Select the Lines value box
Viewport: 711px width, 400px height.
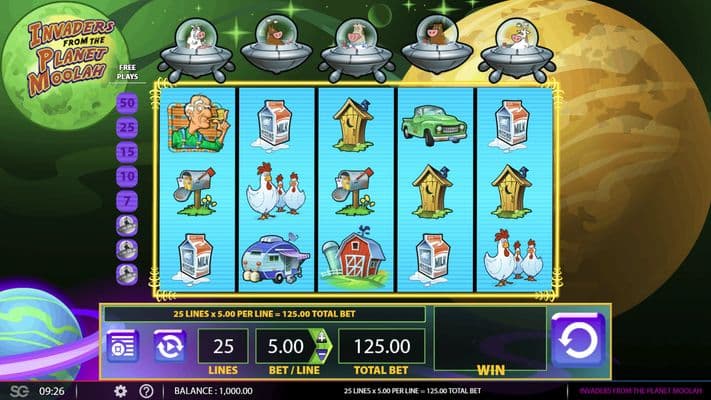pyautogui.click(x=222, y=346)
